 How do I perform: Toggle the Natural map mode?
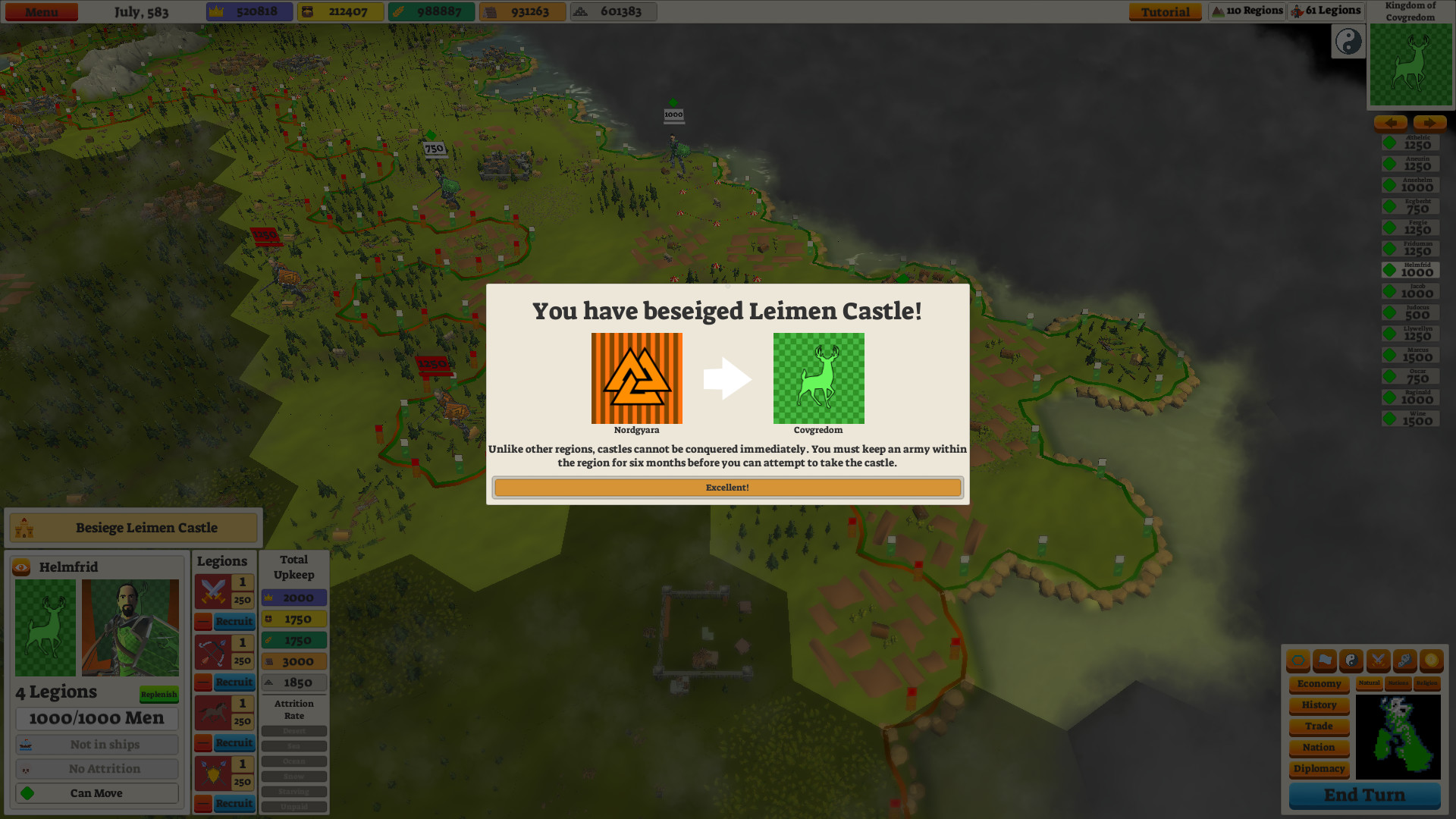pos(1368,682)
